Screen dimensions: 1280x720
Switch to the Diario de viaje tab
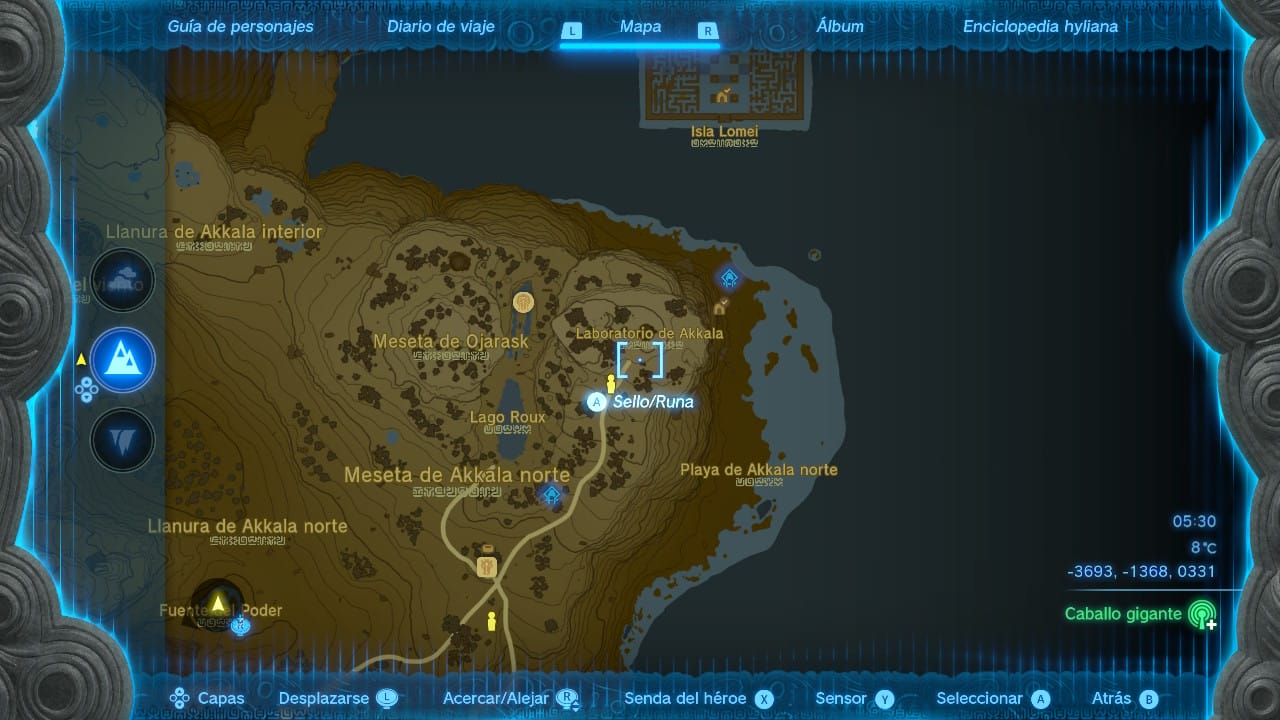(x=441, y=27)
